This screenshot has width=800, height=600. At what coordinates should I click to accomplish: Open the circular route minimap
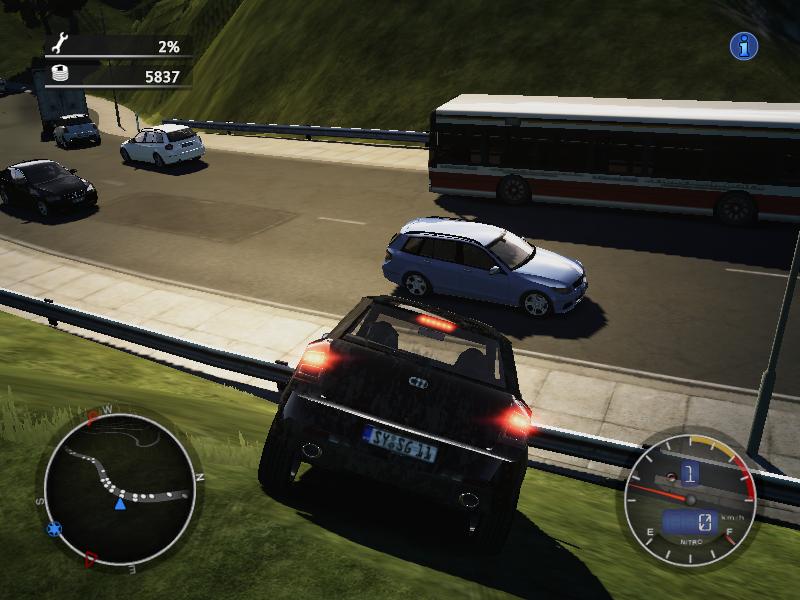(119, 488)
